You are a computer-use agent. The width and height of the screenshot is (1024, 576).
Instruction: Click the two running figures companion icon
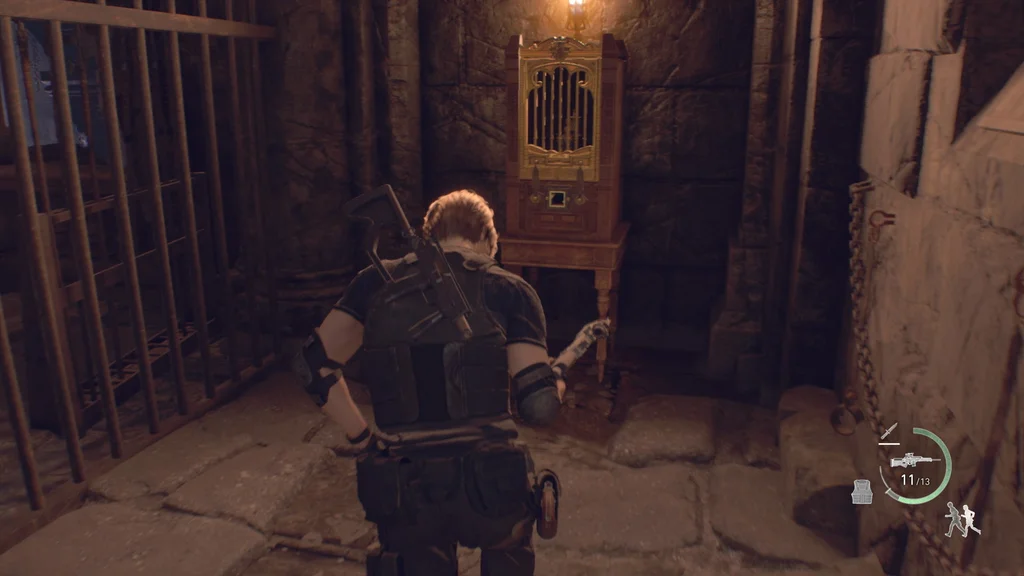(x=961, y=518)
